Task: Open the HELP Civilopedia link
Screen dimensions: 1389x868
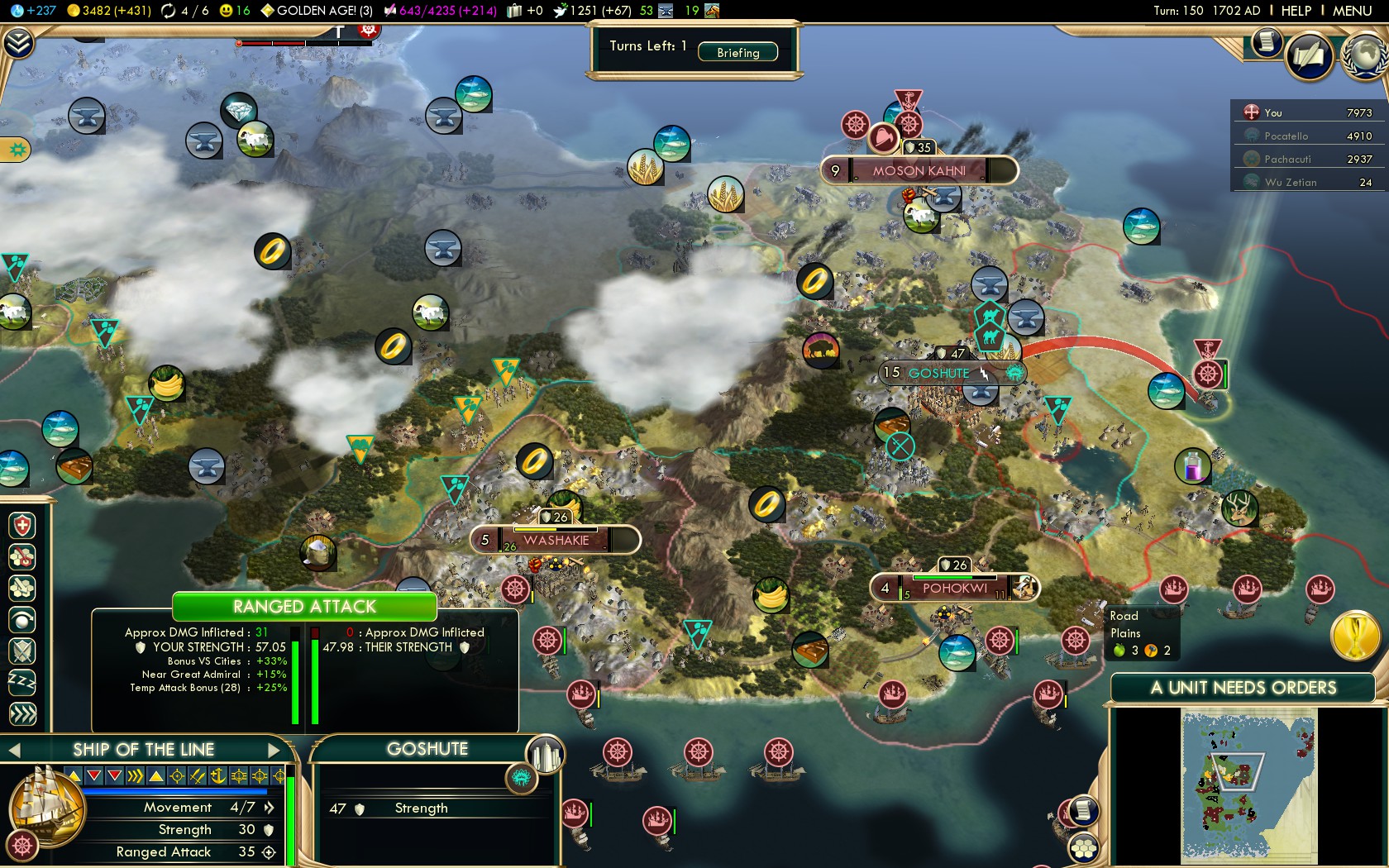Action: pyautogui.click(x=1296, y=11)
